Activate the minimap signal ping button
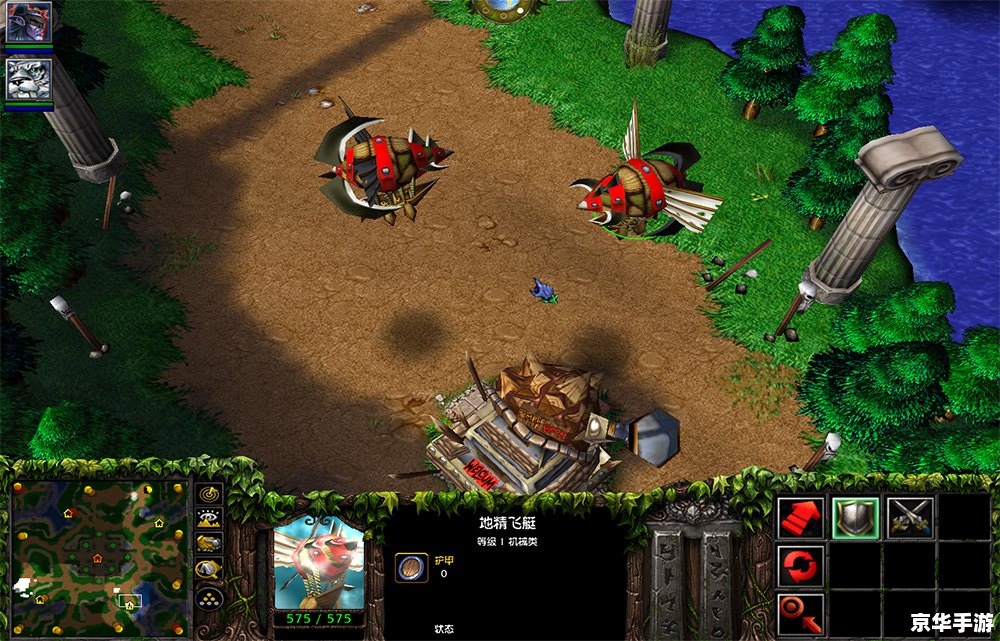The height and width of the screenshot is (641, 1000). [209, 494]
